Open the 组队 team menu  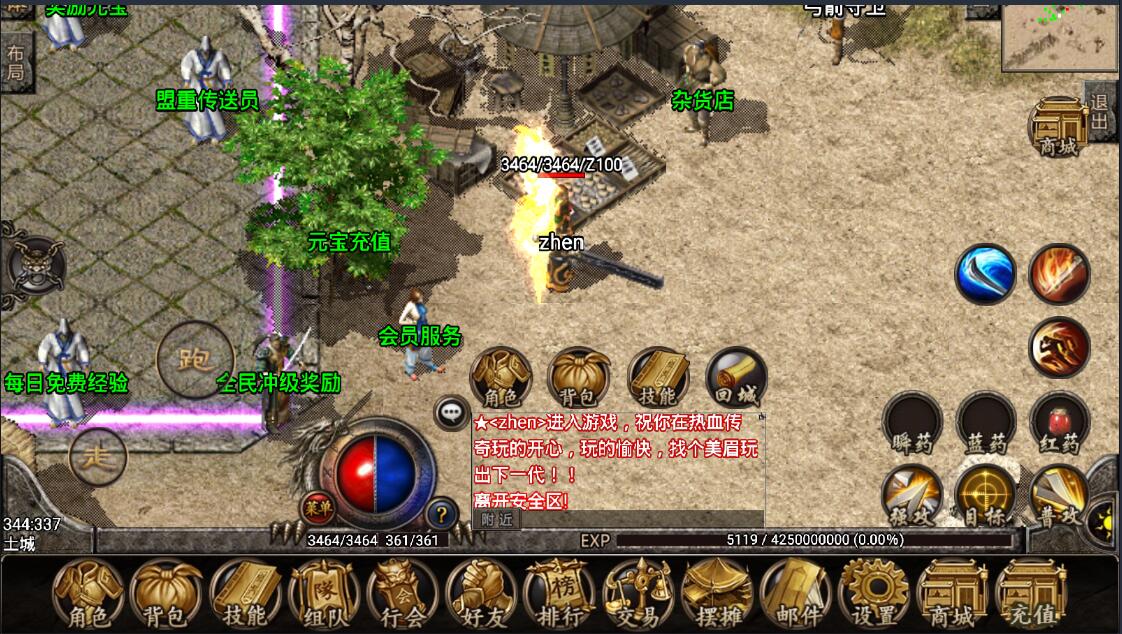[325, 594]
